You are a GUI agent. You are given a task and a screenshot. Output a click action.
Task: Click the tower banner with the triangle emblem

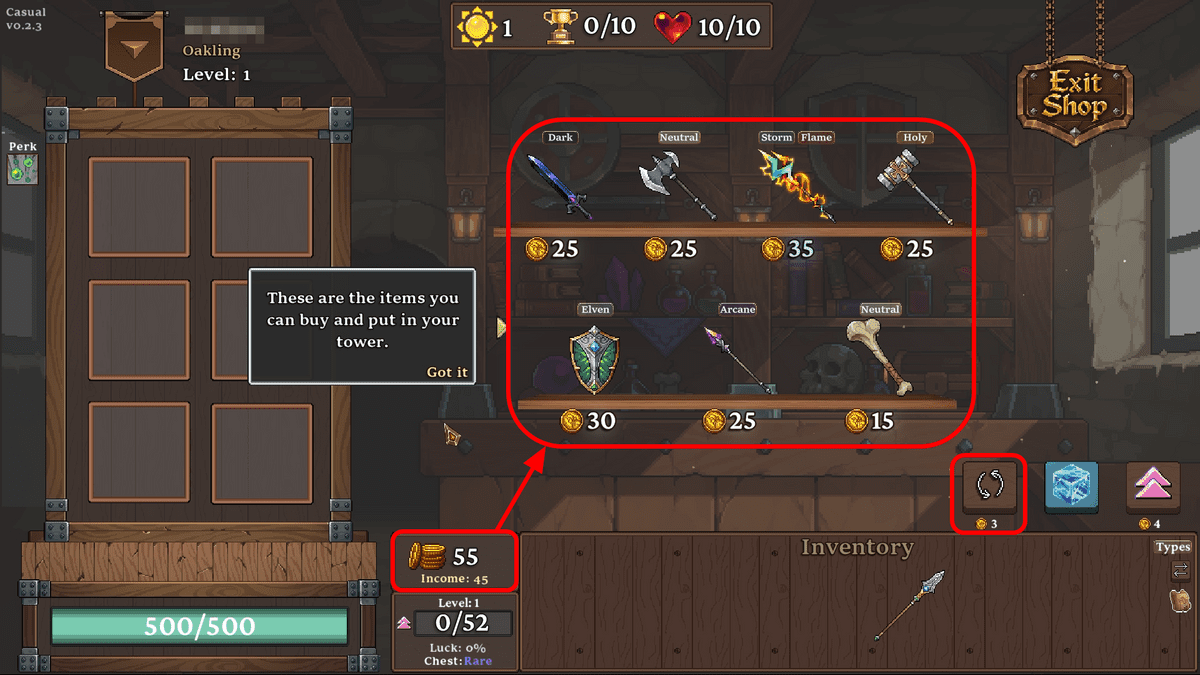[133, 48]
